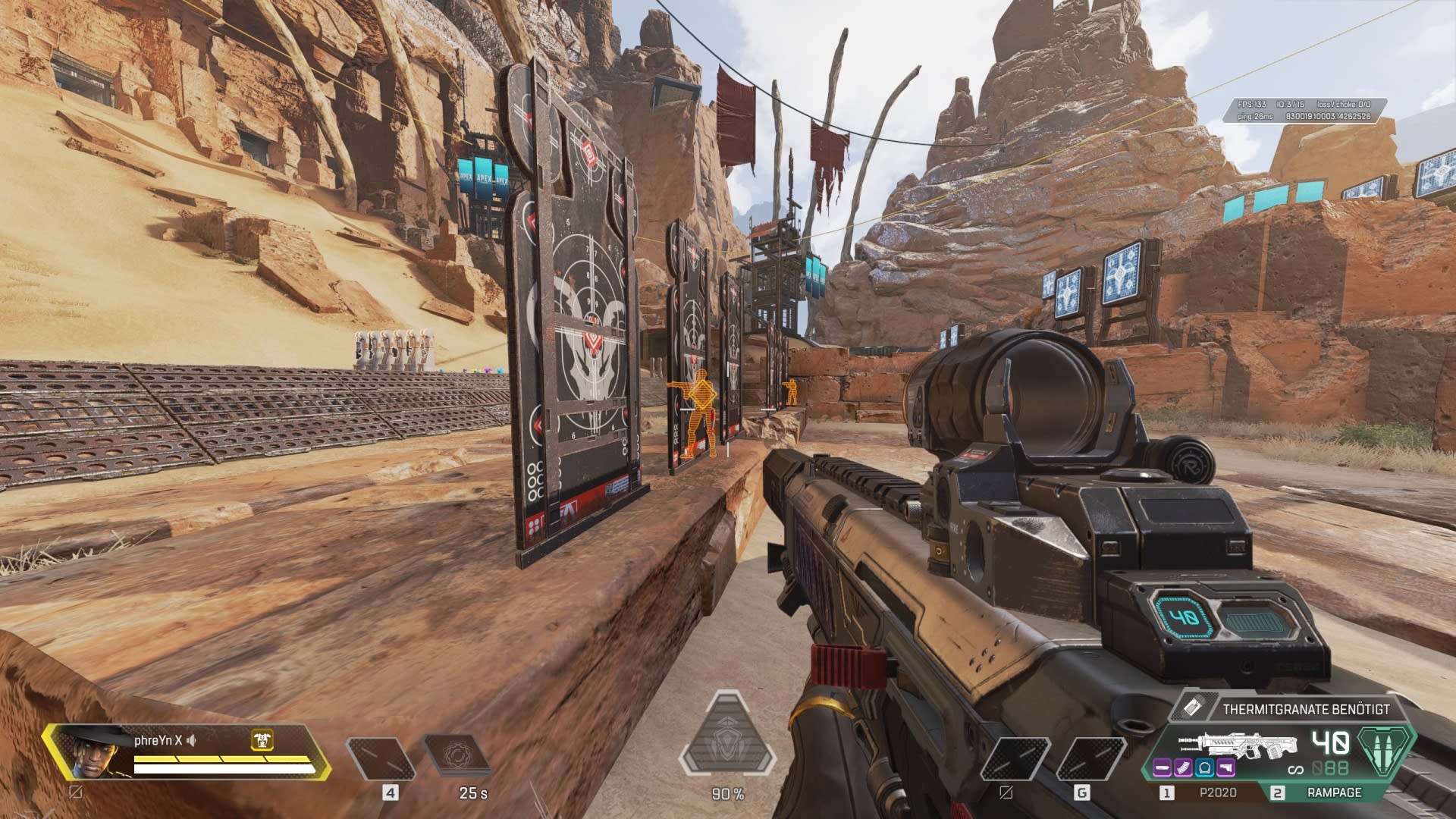Image resolution: width=1456 pixels, height=819 pixels.
Task: Switch to the P2020 weapon
Action: (x=1217, y=792)
